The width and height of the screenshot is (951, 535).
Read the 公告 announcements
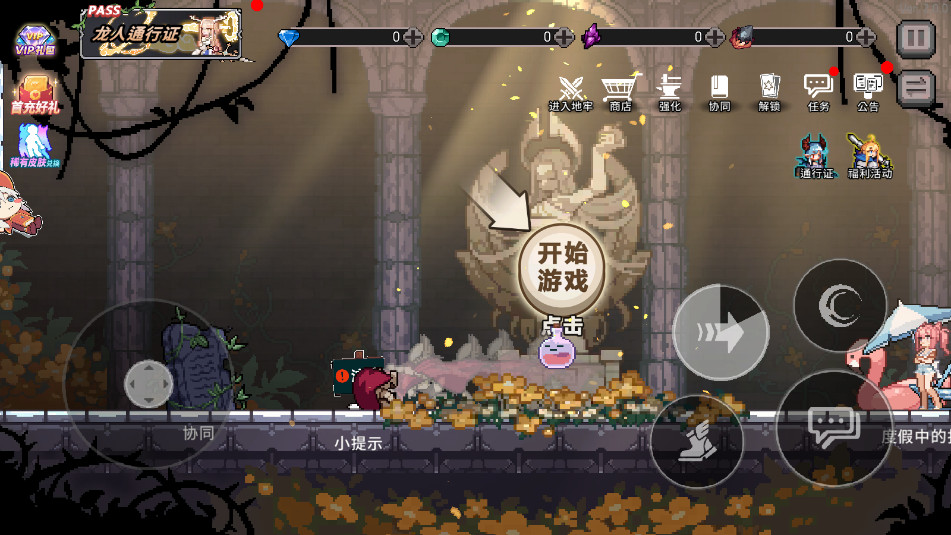click(868, 91)
